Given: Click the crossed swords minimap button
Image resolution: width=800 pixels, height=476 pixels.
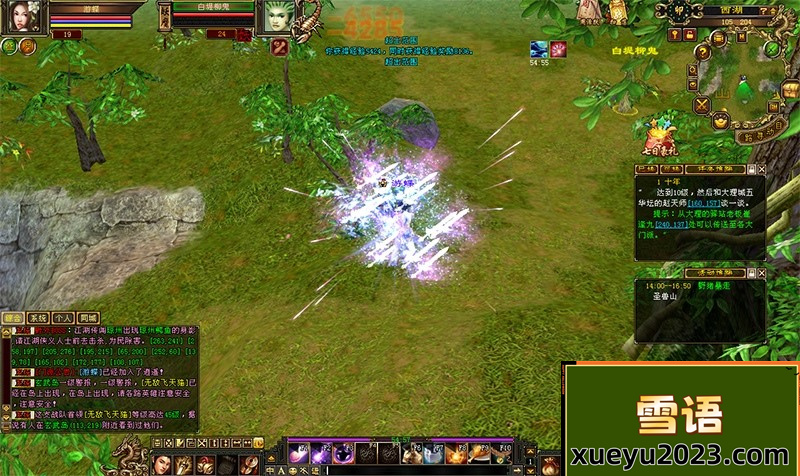Looking at the screenshot, I should click(703, 103).
